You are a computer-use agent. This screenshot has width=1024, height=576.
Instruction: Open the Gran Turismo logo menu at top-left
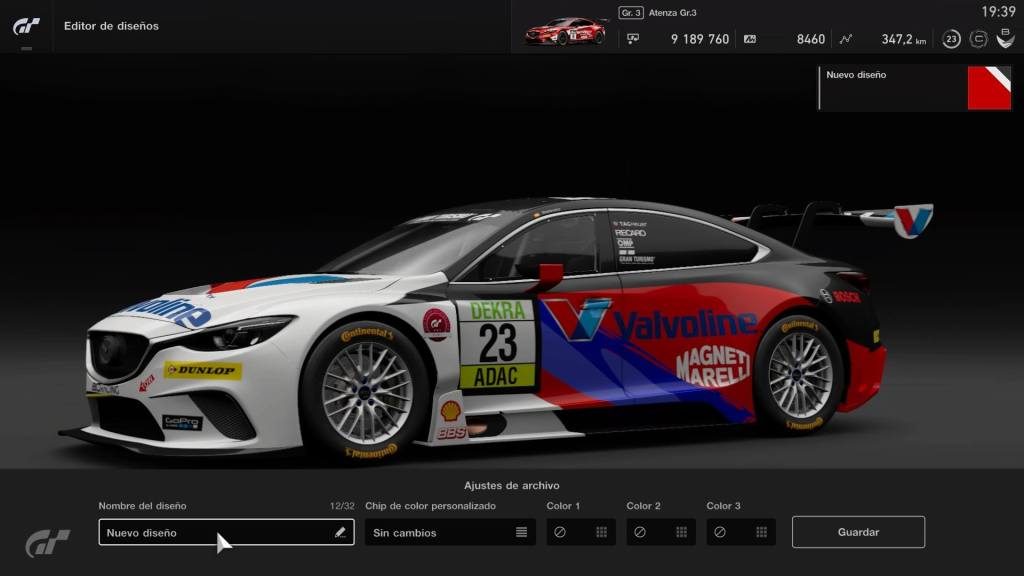pyautogui.click(x=26, y=26)
